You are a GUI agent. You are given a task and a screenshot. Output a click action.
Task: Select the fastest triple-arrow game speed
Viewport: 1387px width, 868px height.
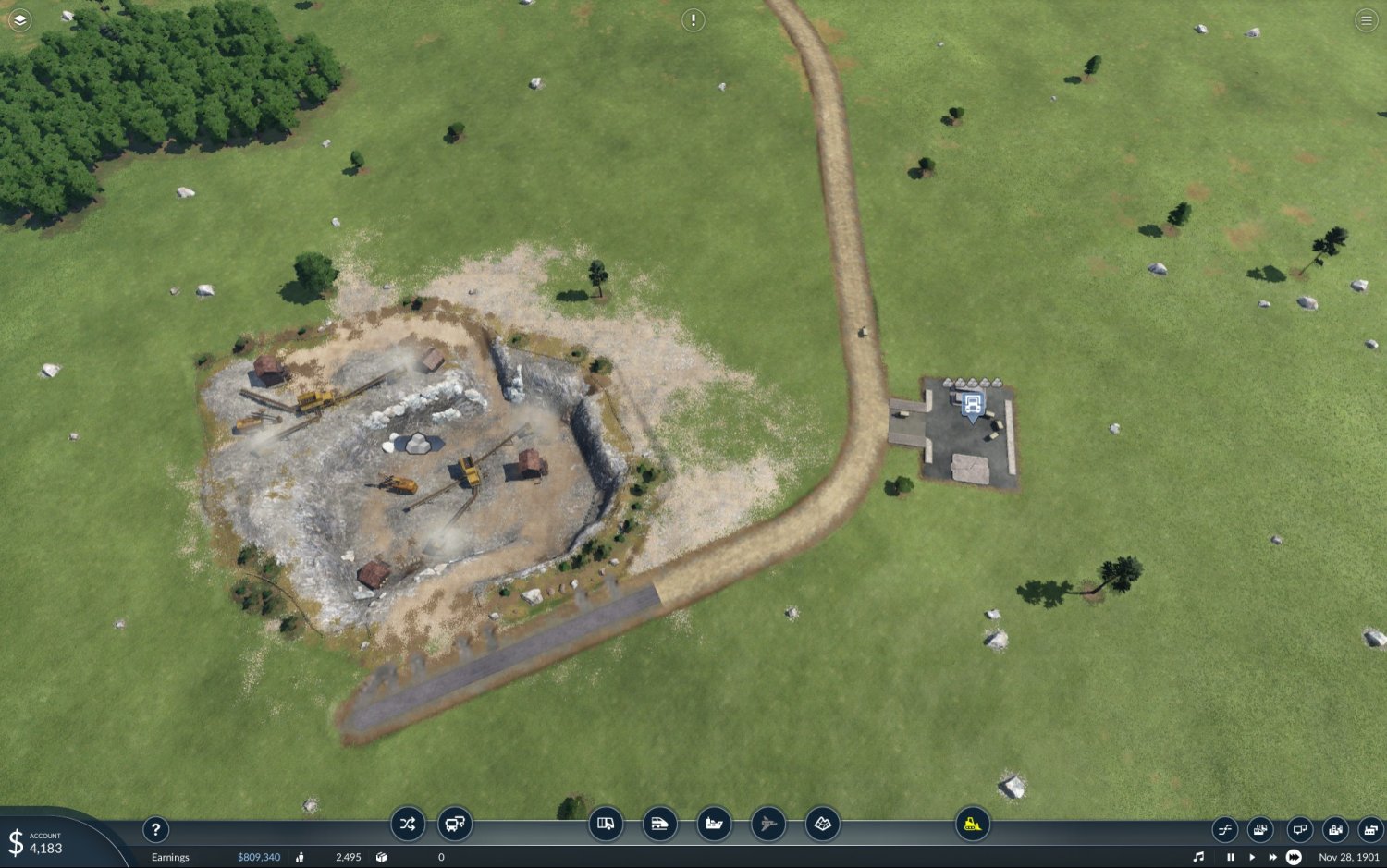tap(1294, 857)
